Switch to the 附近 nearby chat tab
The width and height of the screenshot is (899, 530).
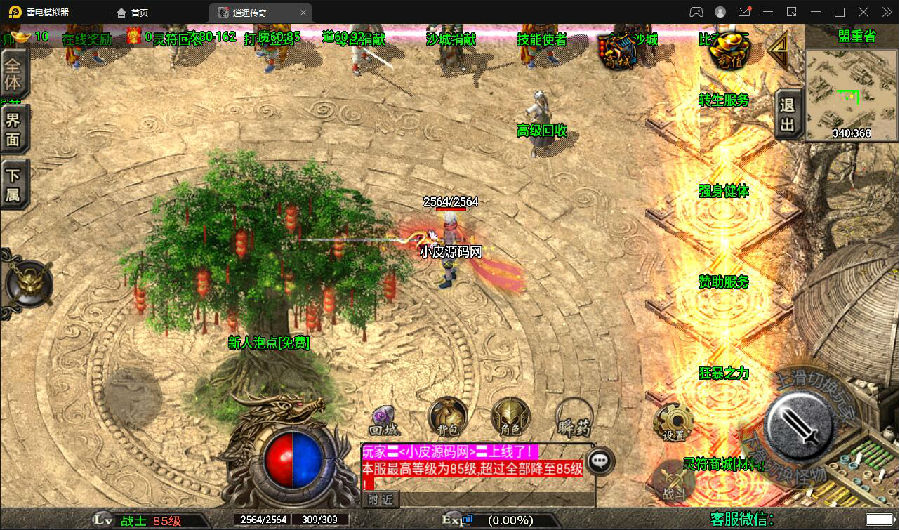coord(380,498)
